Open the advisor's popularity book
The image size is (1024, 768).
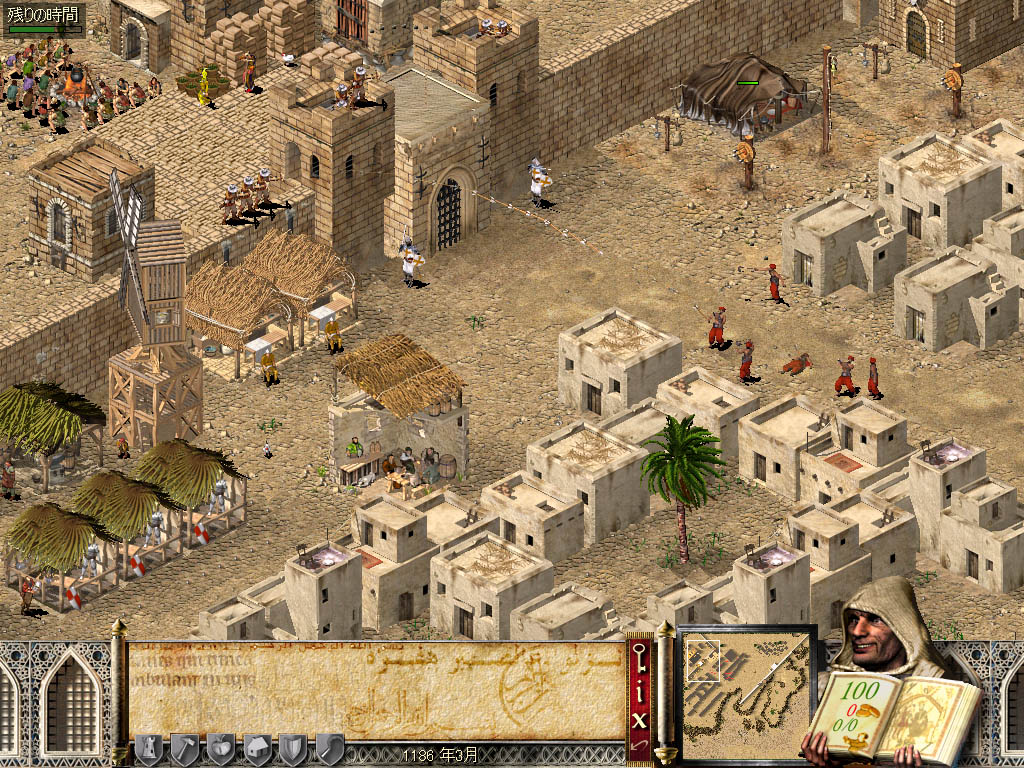coord(888,712)
